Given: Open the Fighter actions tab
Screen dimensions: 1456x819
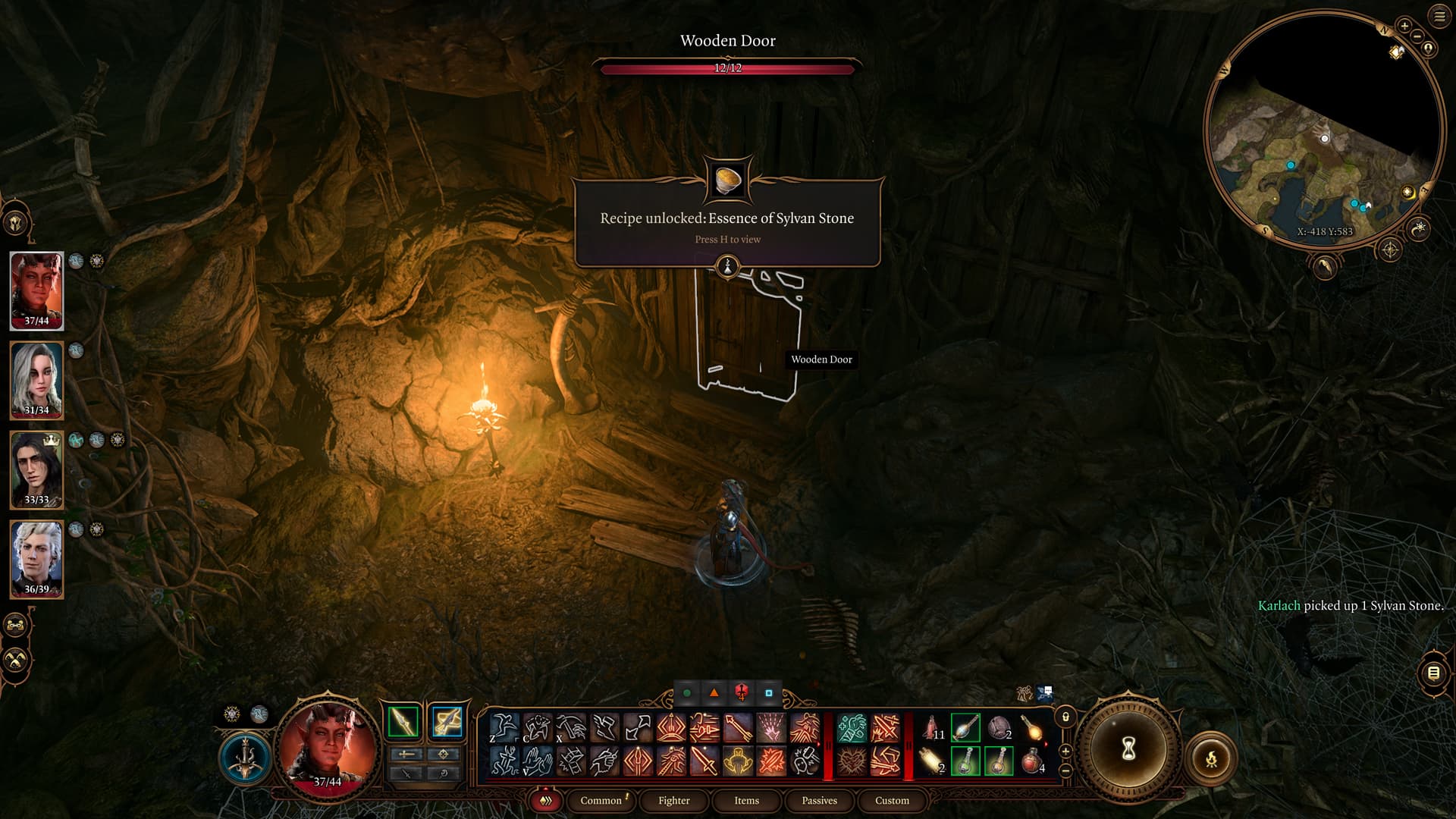Looking at the screenshot, I should (673, 801).
